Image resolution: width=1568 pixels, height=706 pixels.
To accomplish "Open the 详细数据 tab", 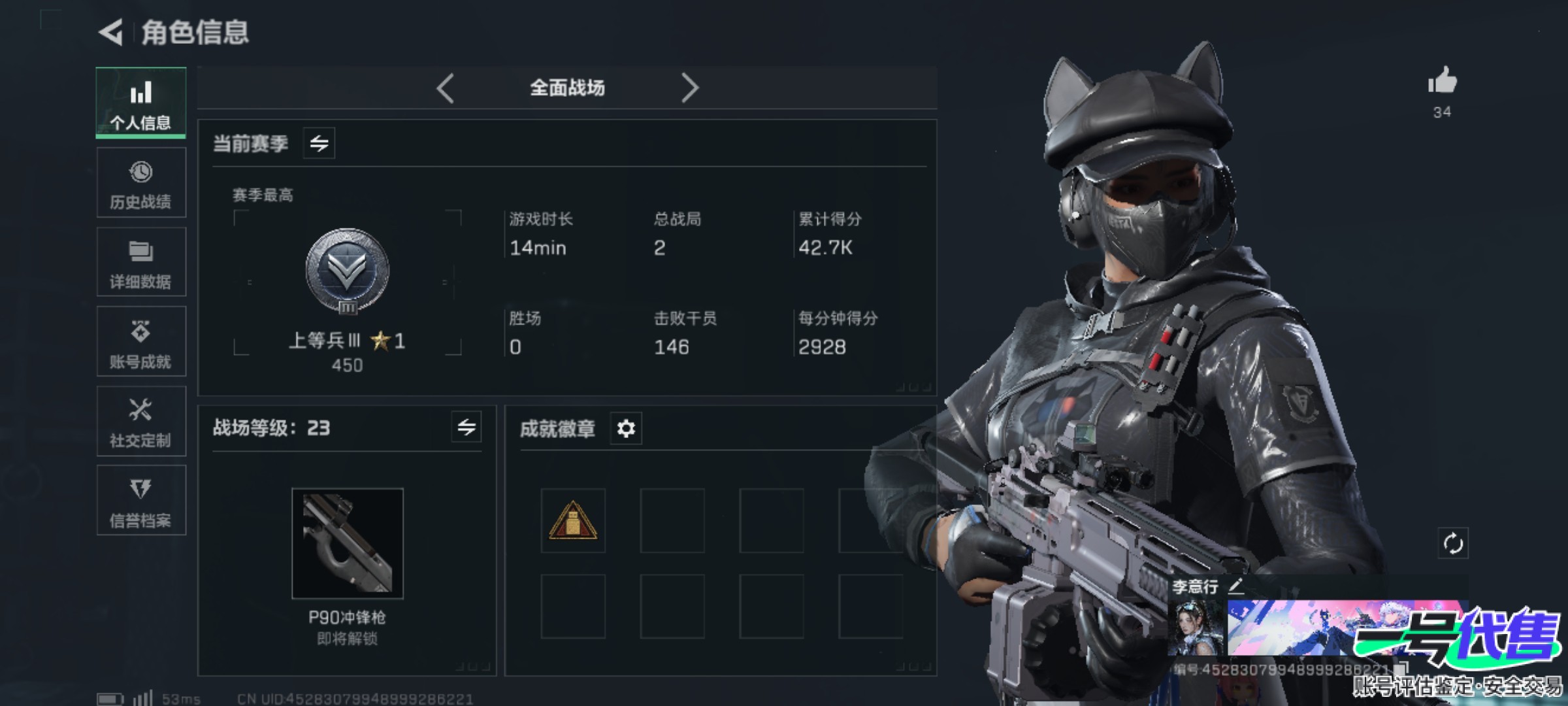I will point(140,263).
